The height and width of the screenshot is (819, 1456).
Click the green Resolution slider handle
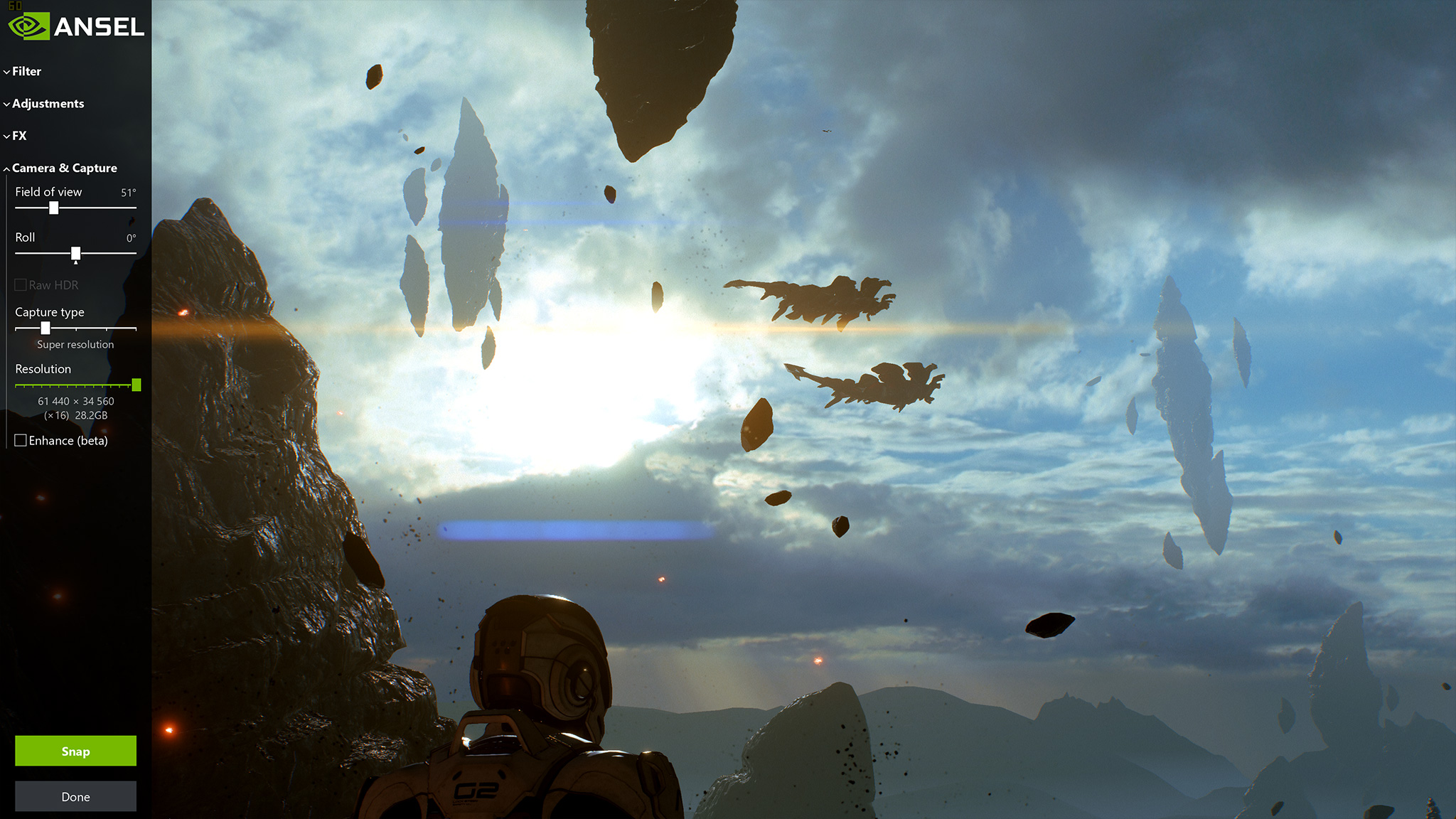tap(136, 385)
